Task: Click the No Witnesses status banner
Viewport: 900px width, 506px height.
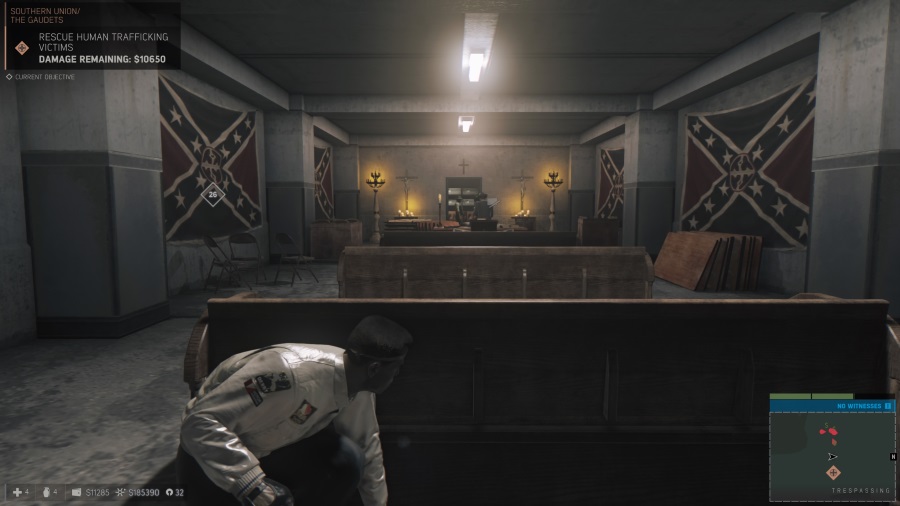Action: click(859, 406)
